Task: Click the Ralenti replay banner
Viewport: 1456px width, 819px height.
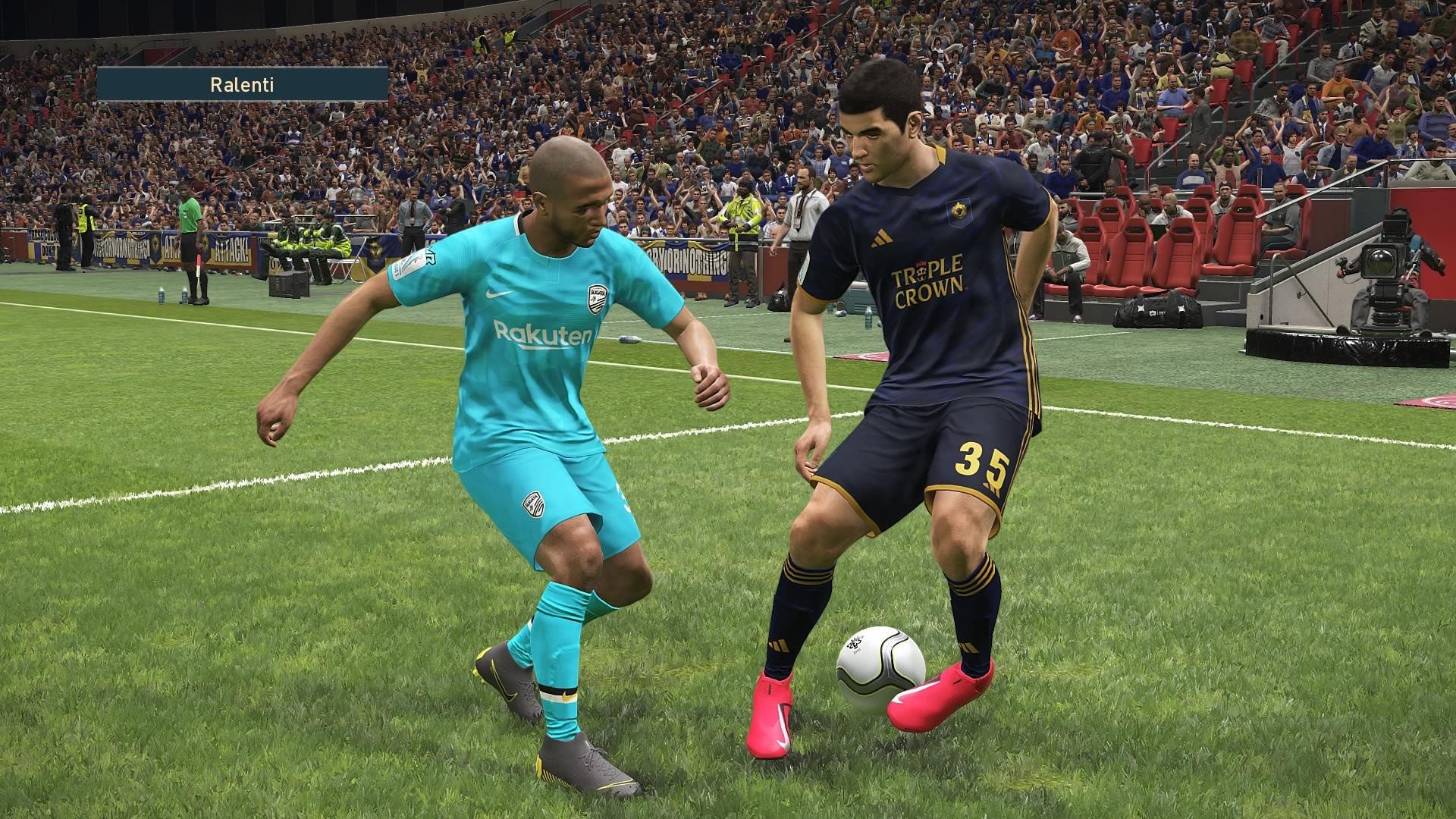Action: (x=242, y=84)
